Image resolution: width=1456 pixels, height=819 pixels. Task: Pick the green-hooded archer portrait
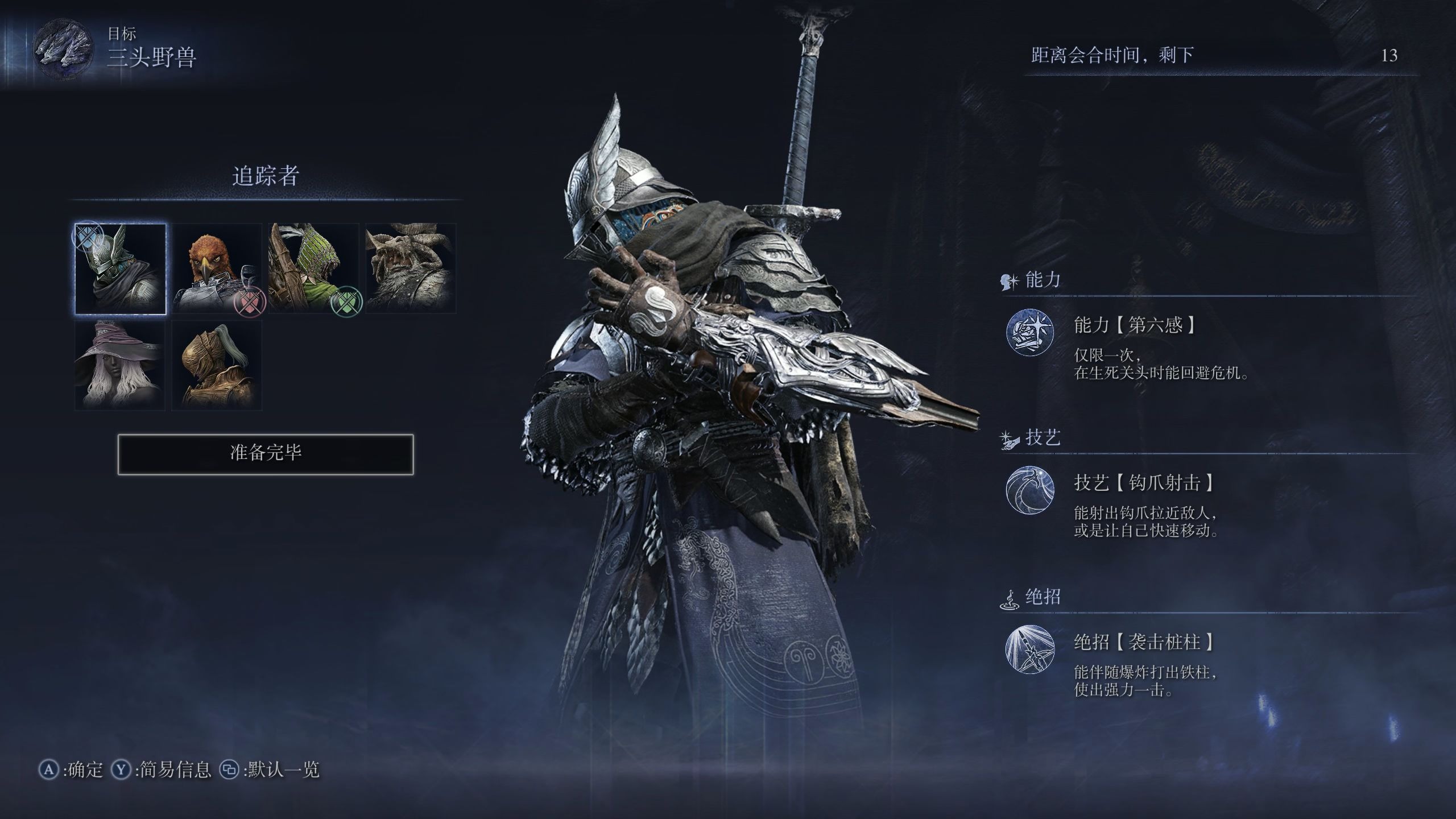313,269
